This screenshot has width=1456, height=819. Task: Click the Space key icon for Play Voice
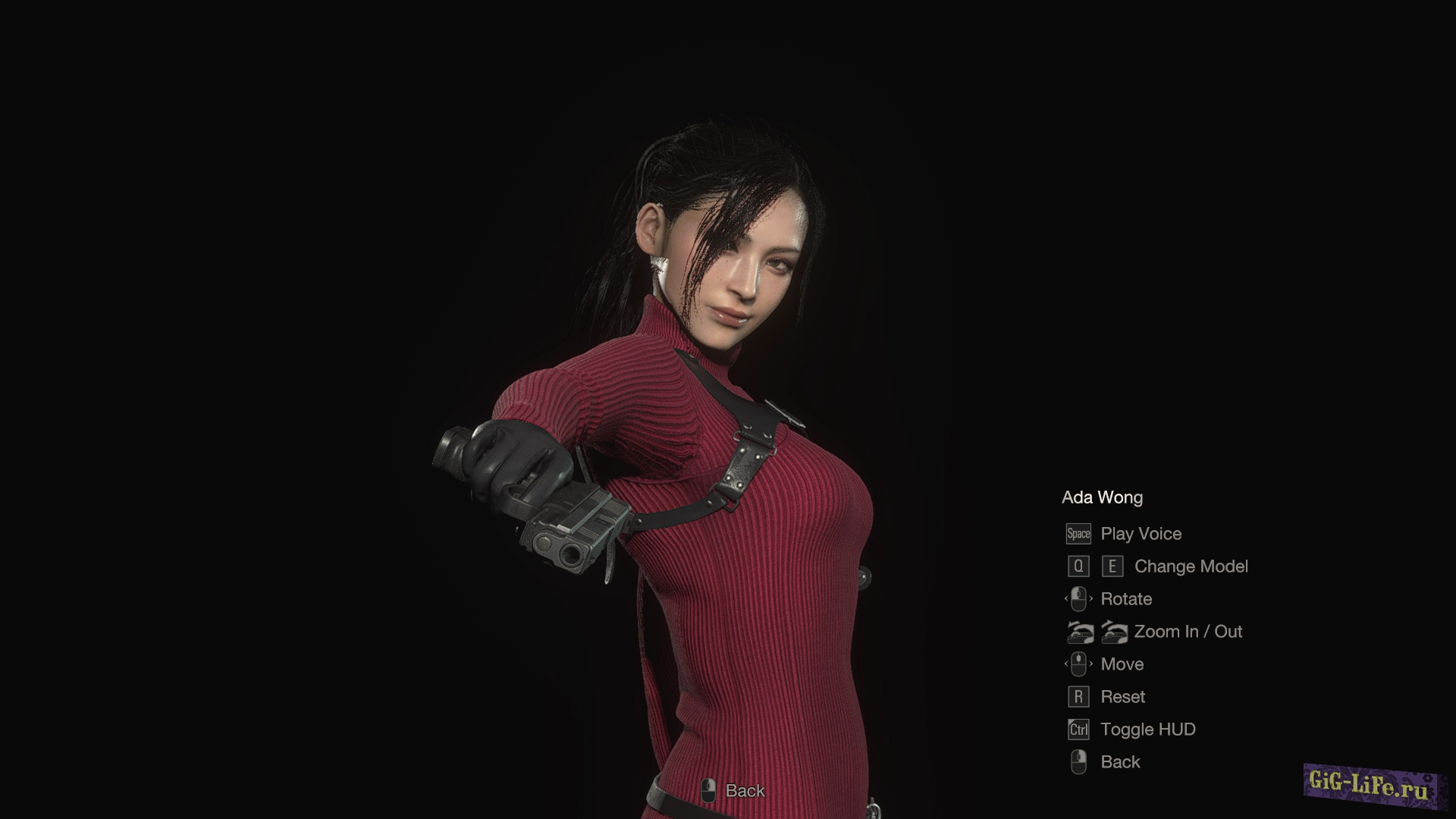tap(1078, 534)
